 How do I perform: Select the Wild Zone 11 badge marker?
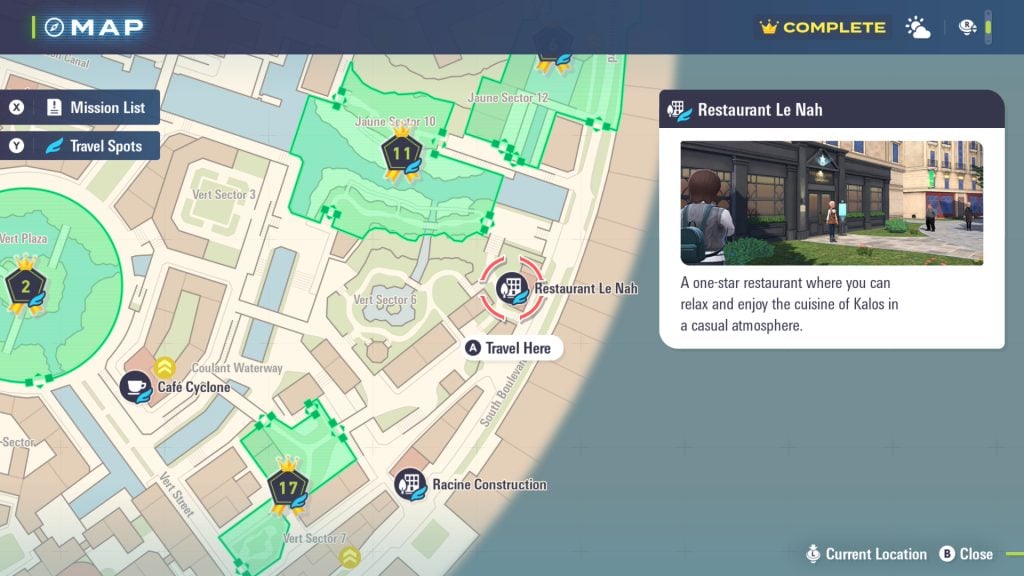[x=401, y=155]
